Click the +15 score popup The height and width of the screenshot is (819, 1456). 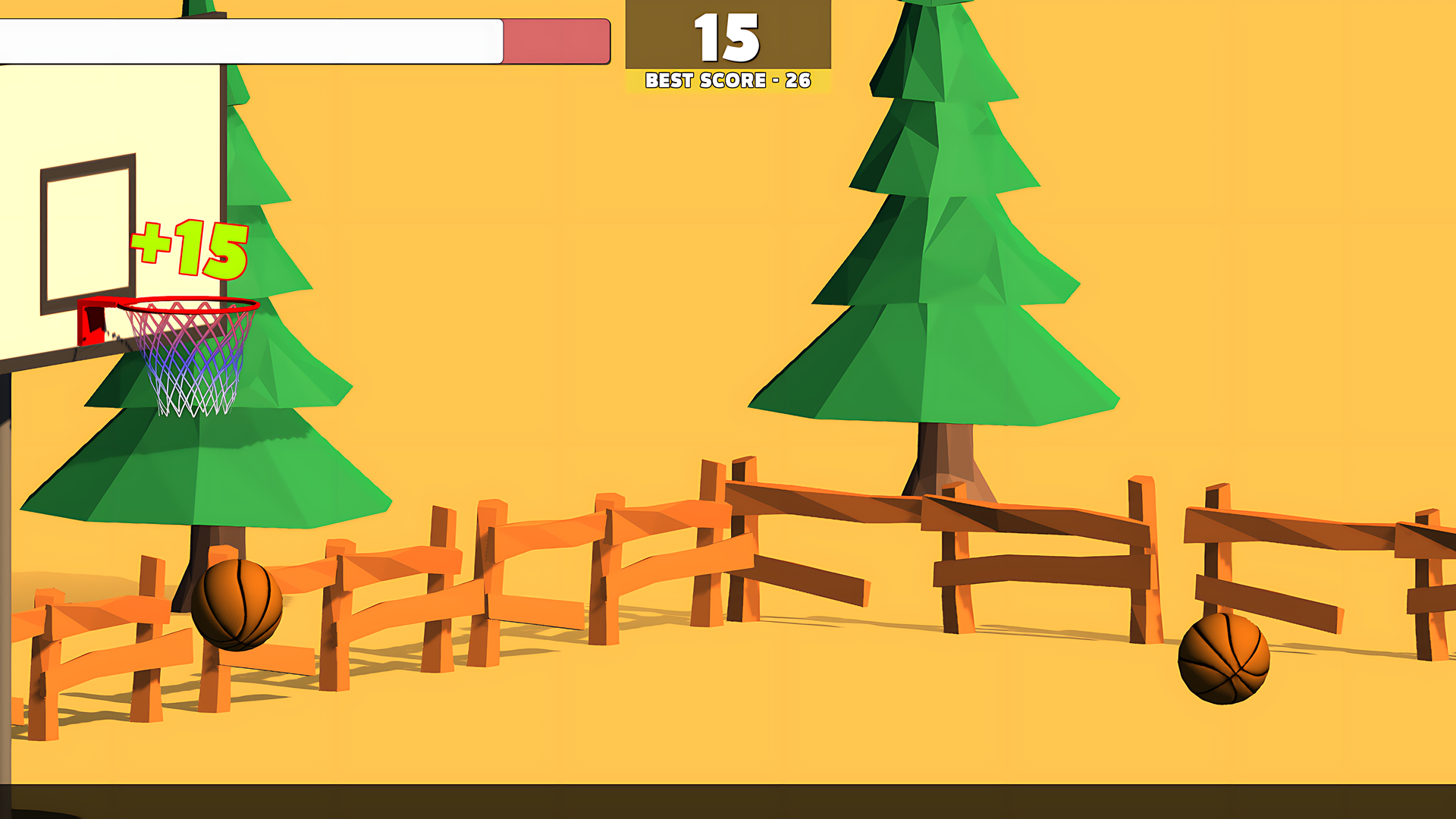pyautogui.click(x=188, y=248)
